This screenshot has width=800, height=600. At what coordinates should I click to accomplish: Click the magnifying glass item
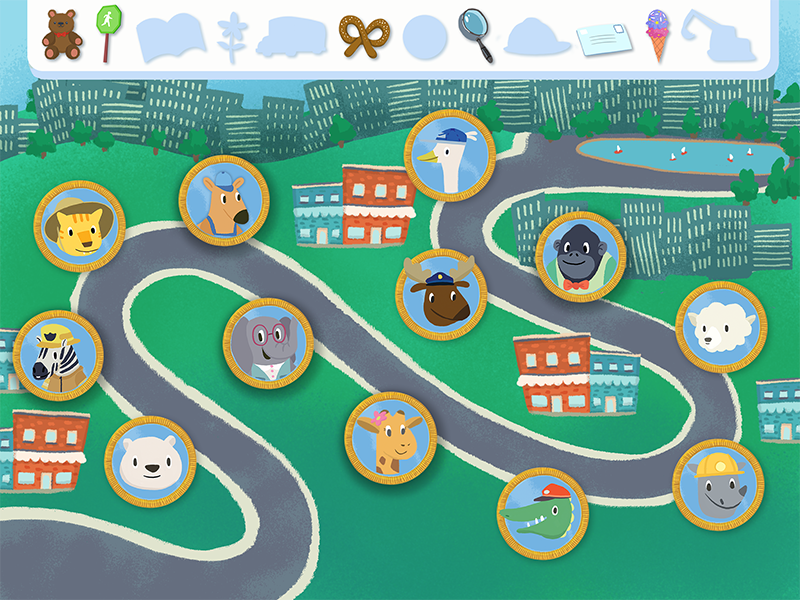point(476,34)
